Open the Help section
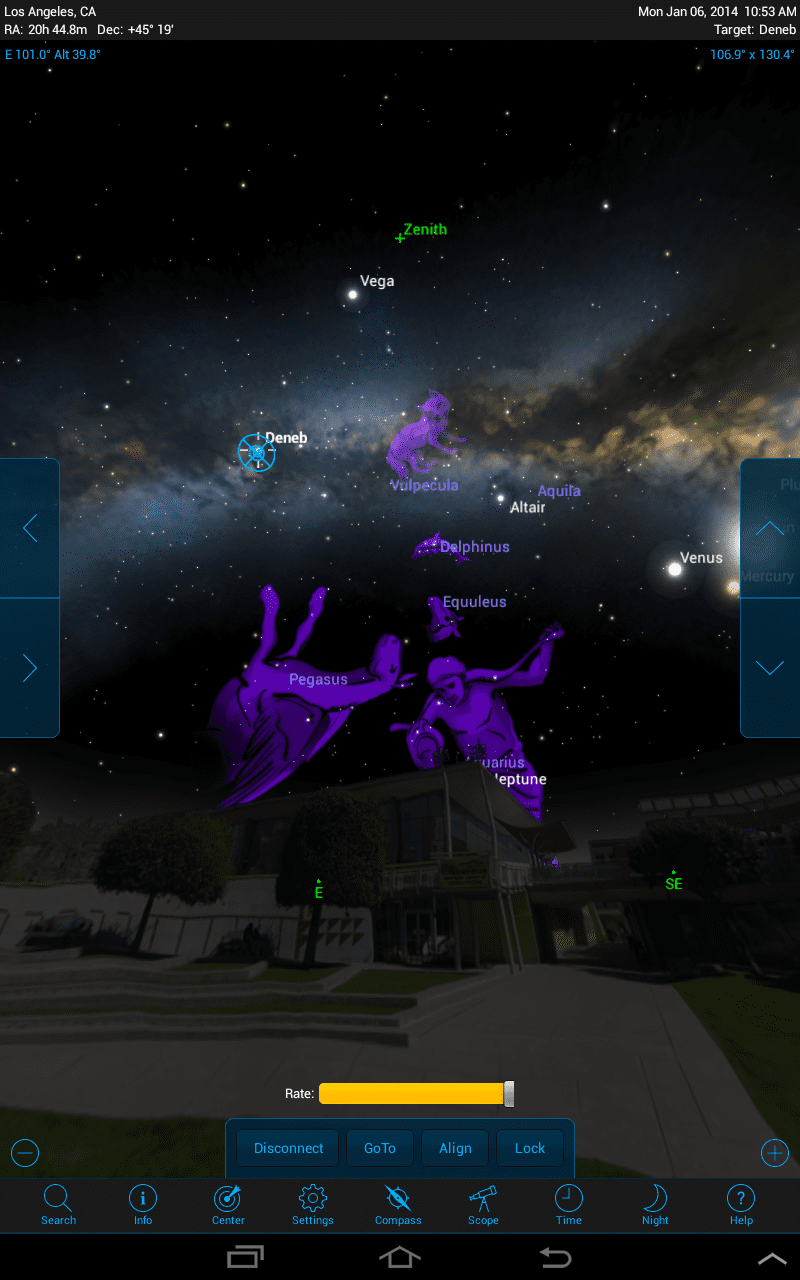Viewport: 800px width, 1280px height. pyautogui.click(x=741, y=1204)
